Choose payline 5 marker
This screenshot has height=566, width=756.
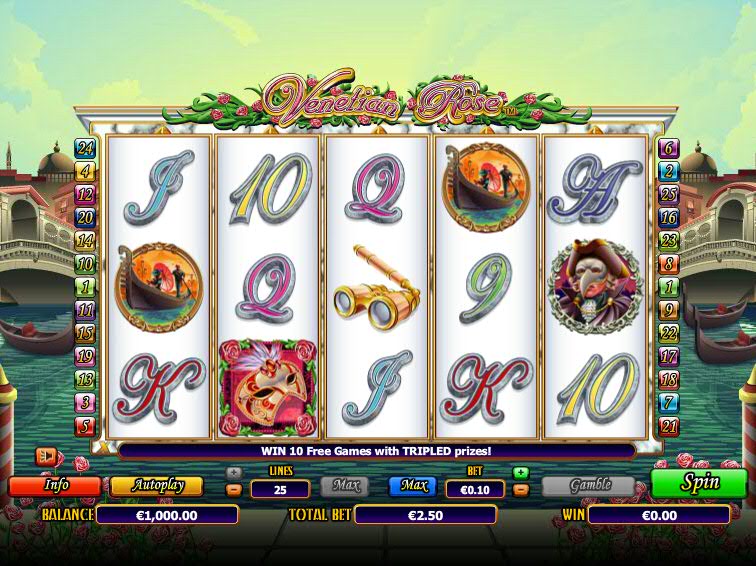(x=86, y=426)
